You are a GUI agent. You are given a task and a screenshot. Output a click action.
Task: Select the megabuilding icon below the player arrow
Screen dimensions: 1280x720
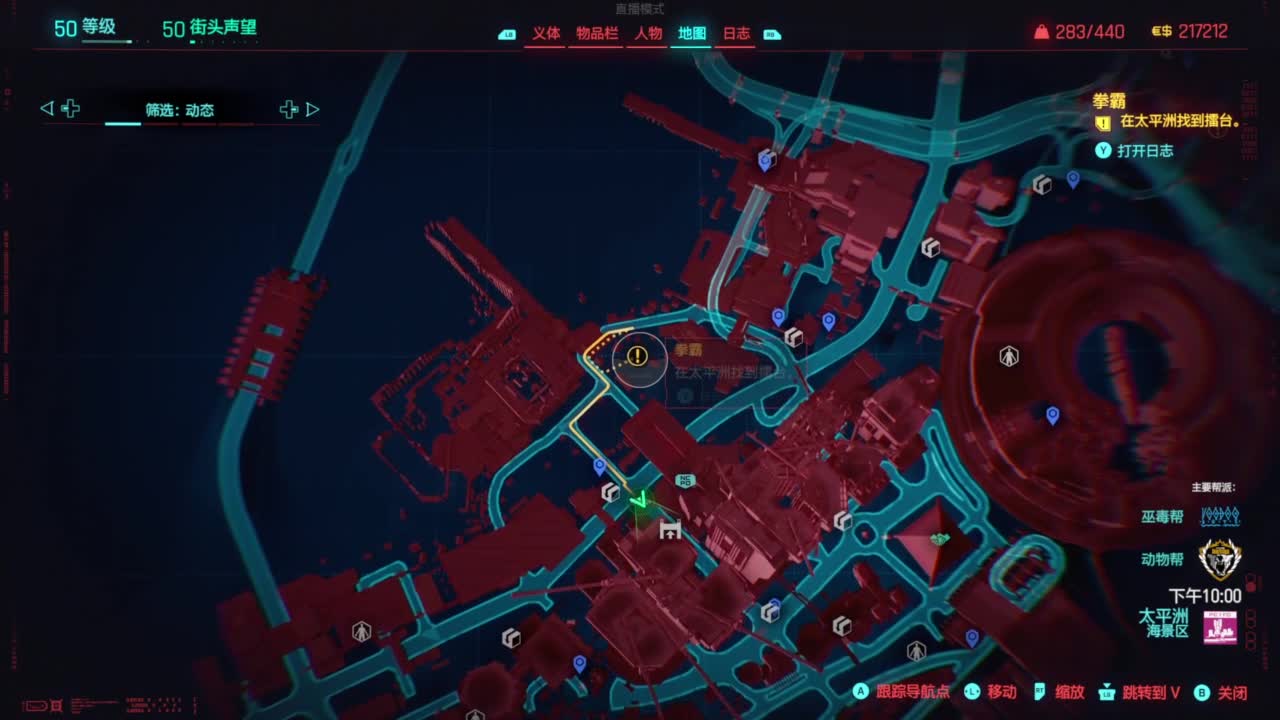[670, 530]
